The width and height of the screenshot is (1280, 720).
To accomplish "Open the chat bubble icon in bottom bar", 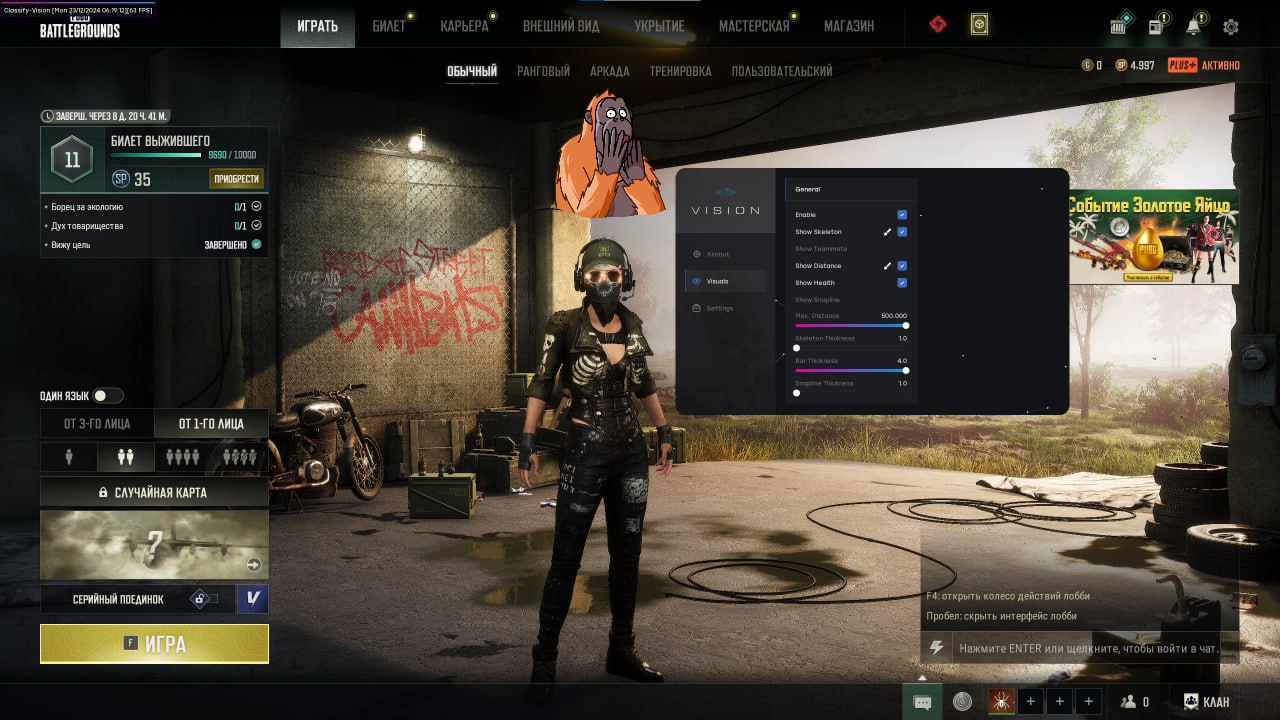I will [x=921, y=701].
